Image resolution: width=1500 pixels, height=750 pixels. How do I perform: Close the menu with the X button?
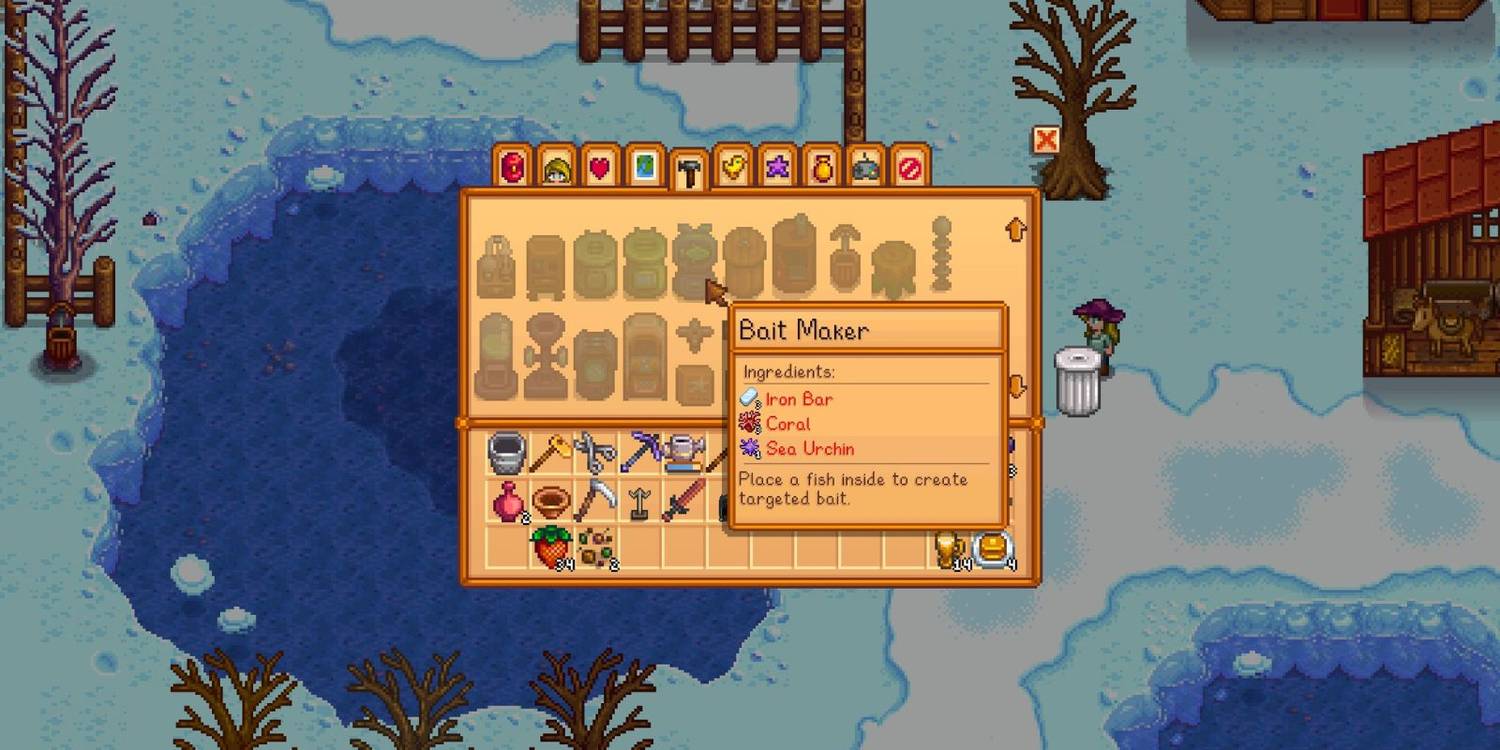pyautogui.click(x=1046, y=140)
